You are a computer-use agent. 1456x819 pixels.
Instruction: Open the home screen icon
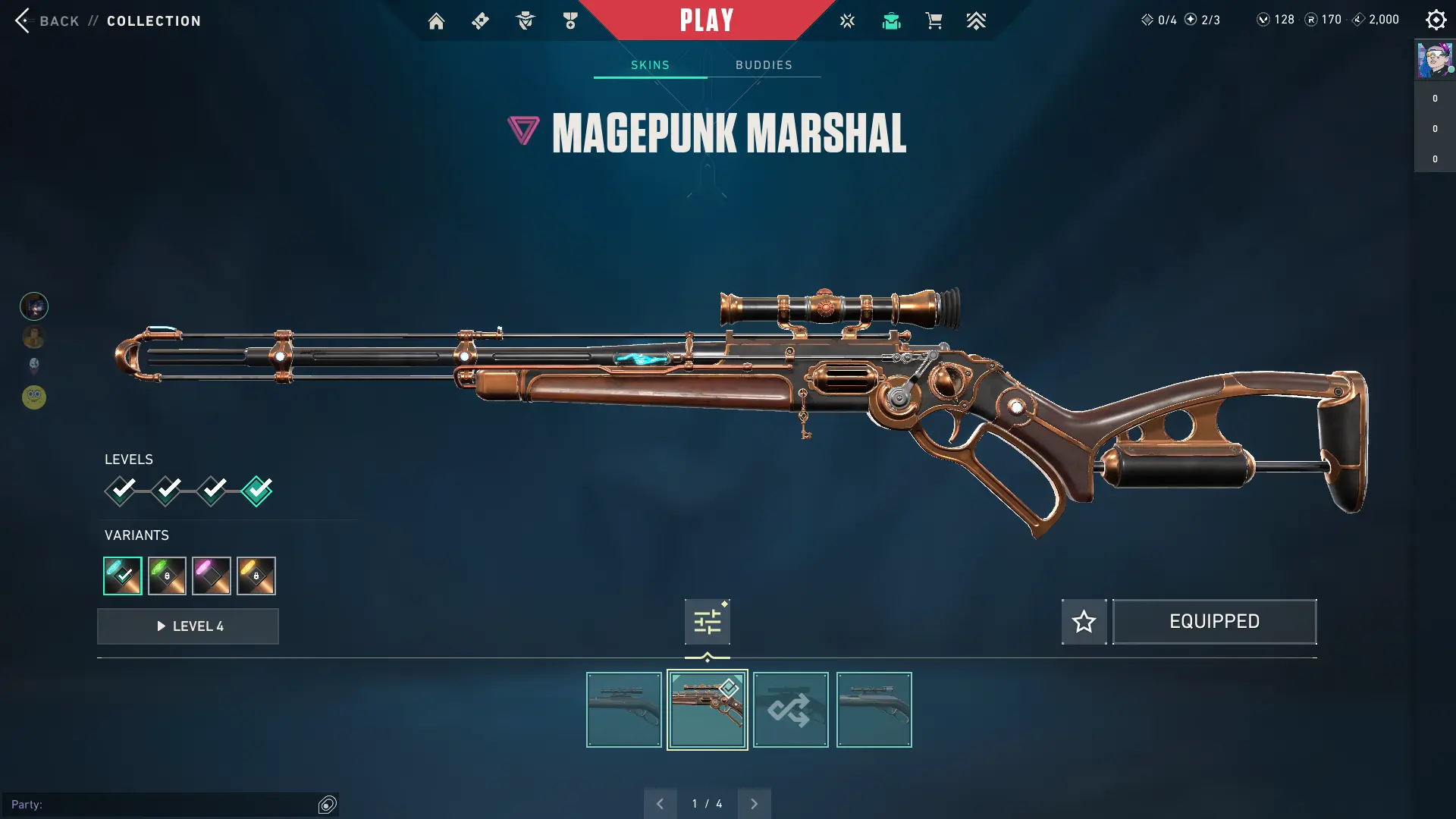click(436, 21)
